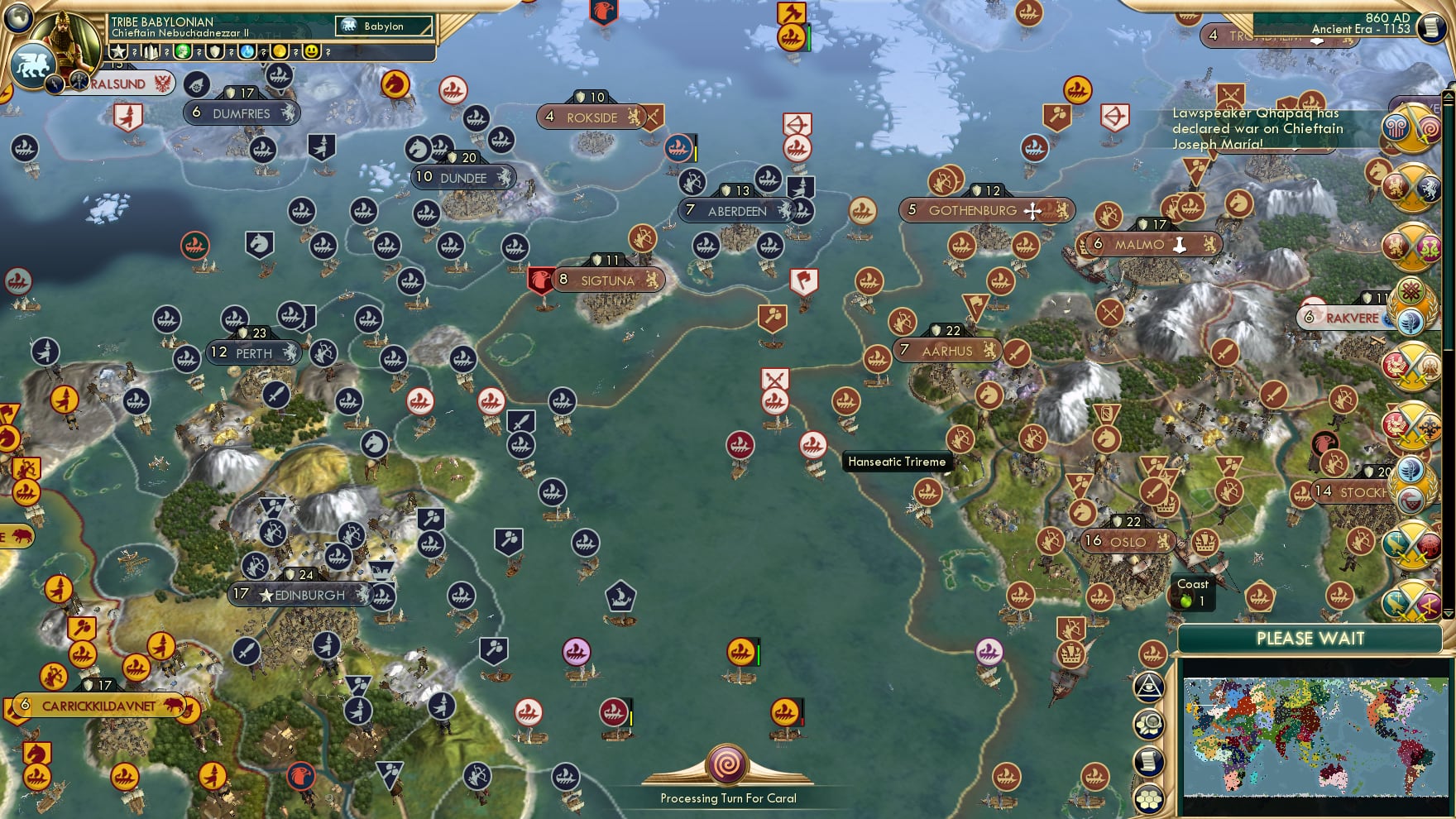
Task: Open the unit actions scroll icon beside the minimap
Action: click(1148, 759)
